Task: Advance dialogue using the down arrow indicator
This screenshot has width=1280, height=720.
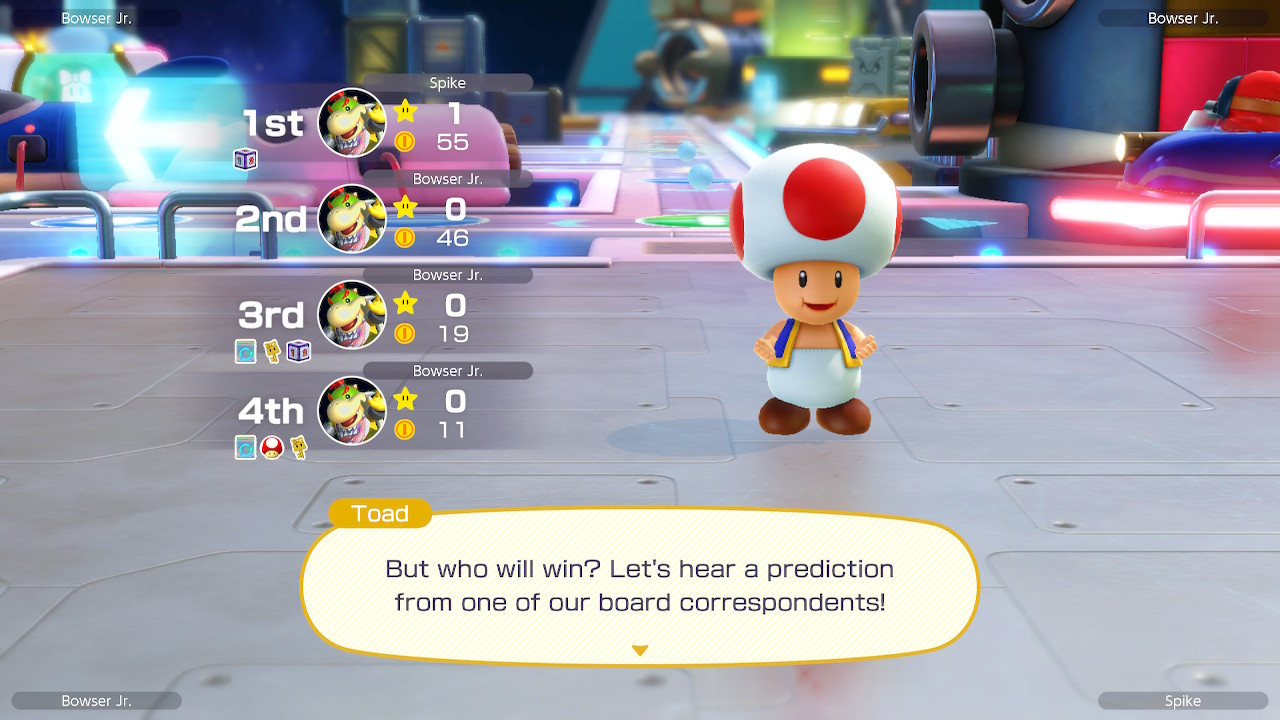Action: tap(639, 649)
